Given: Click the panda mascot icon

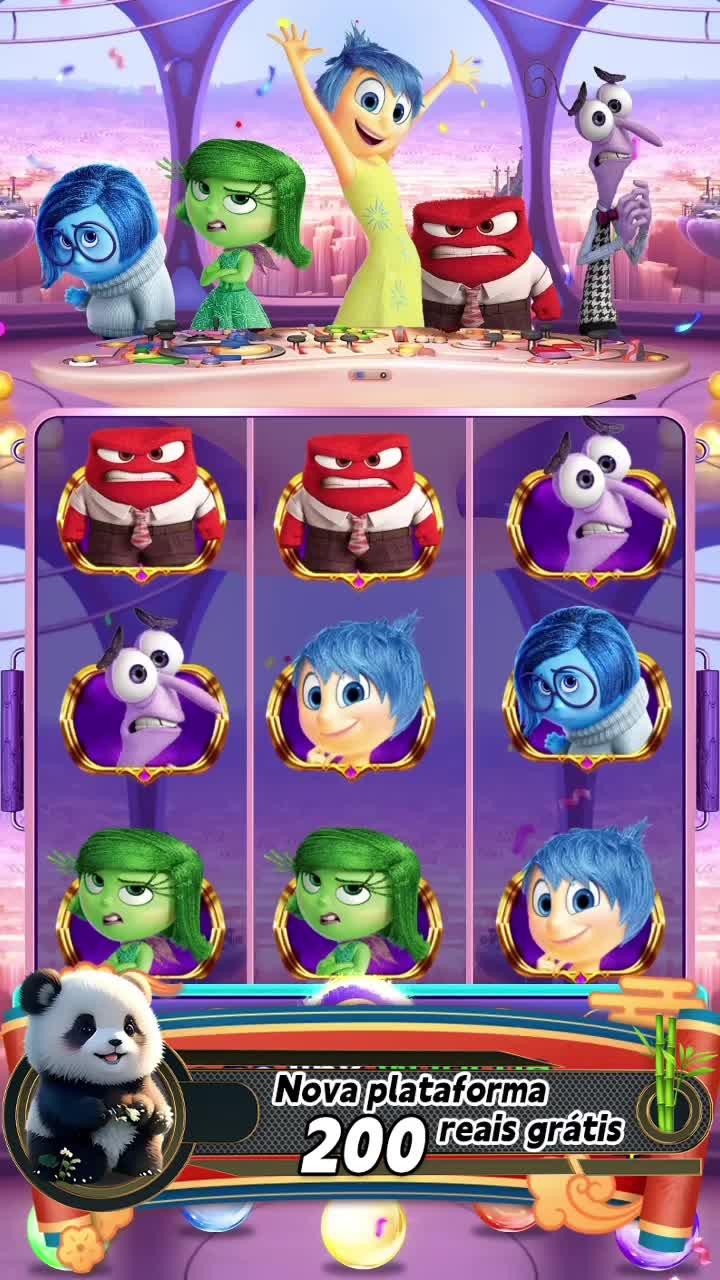Looking at the screenshot, I should pyautogui.click(x=95, y=1080).
